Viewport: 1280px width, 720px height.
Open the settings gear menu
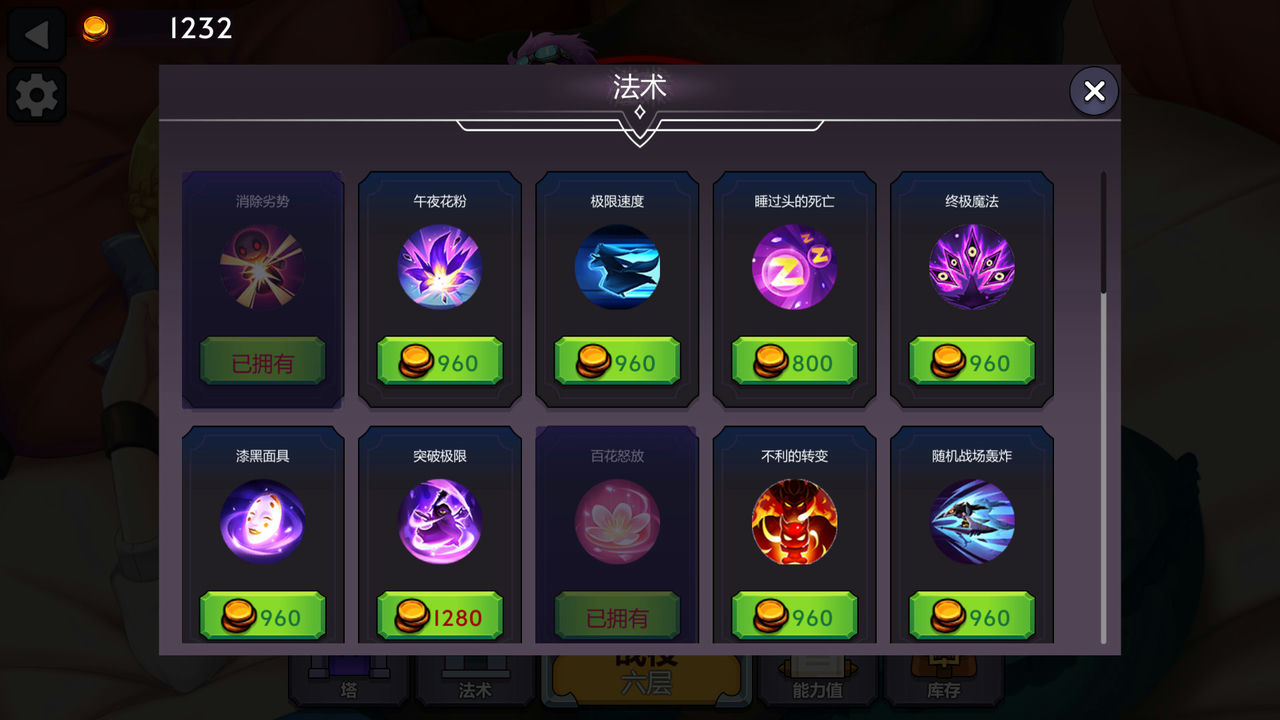point(36,95)
